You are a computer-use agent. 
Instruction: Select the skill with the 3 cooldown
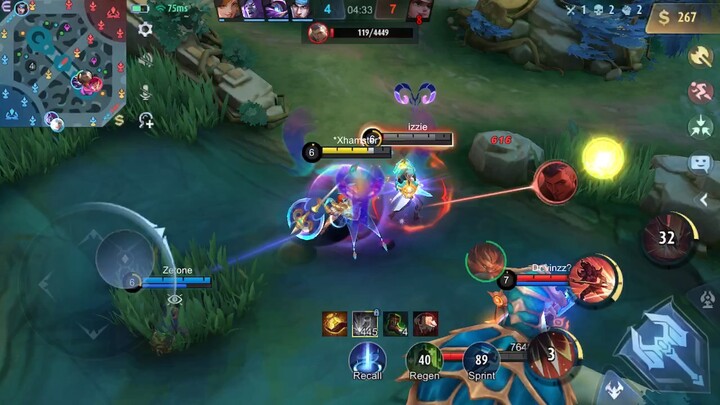pos(553,353)
